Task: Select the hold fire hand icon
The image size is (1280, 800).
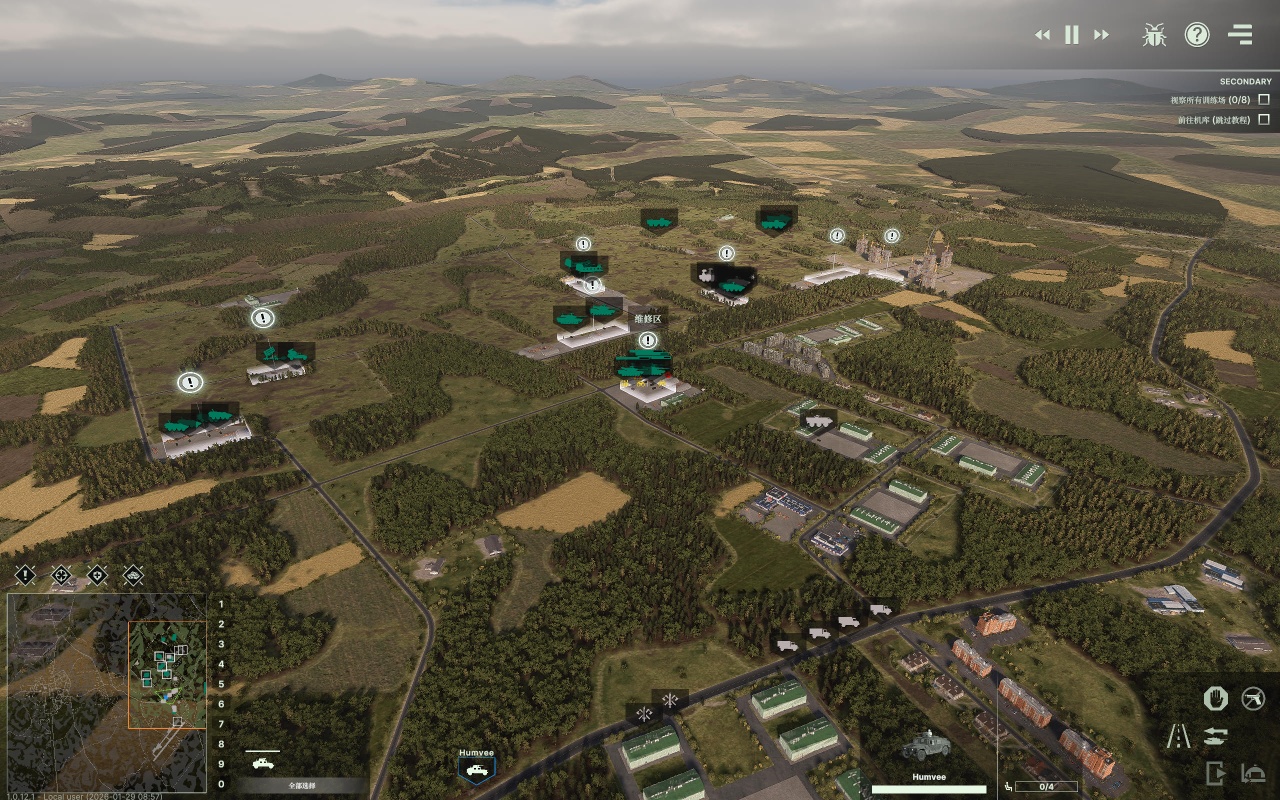Action: (x=1216, y=699)
